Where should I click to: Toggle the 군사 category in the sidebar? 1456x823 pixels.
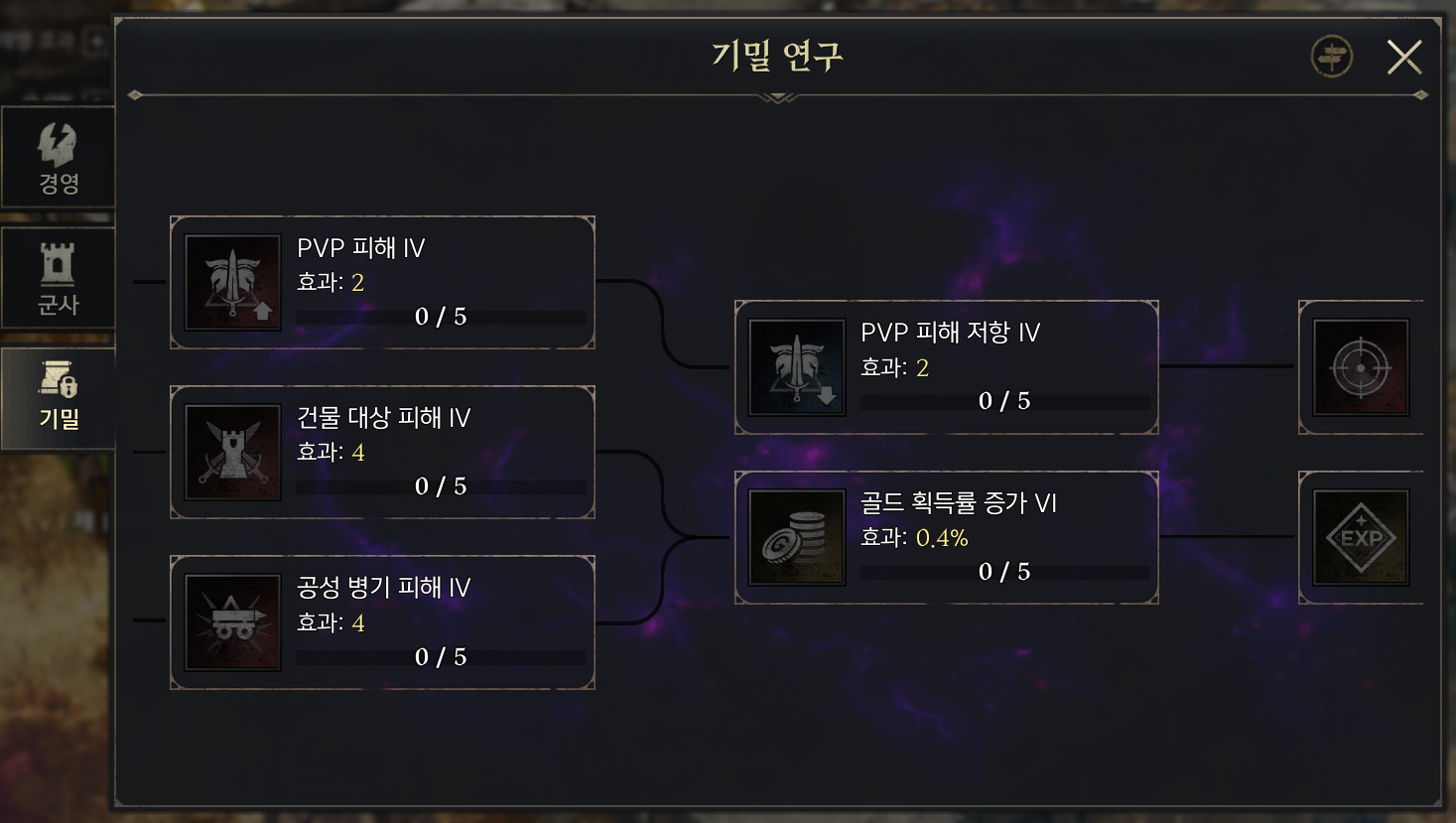click(58, 278)
